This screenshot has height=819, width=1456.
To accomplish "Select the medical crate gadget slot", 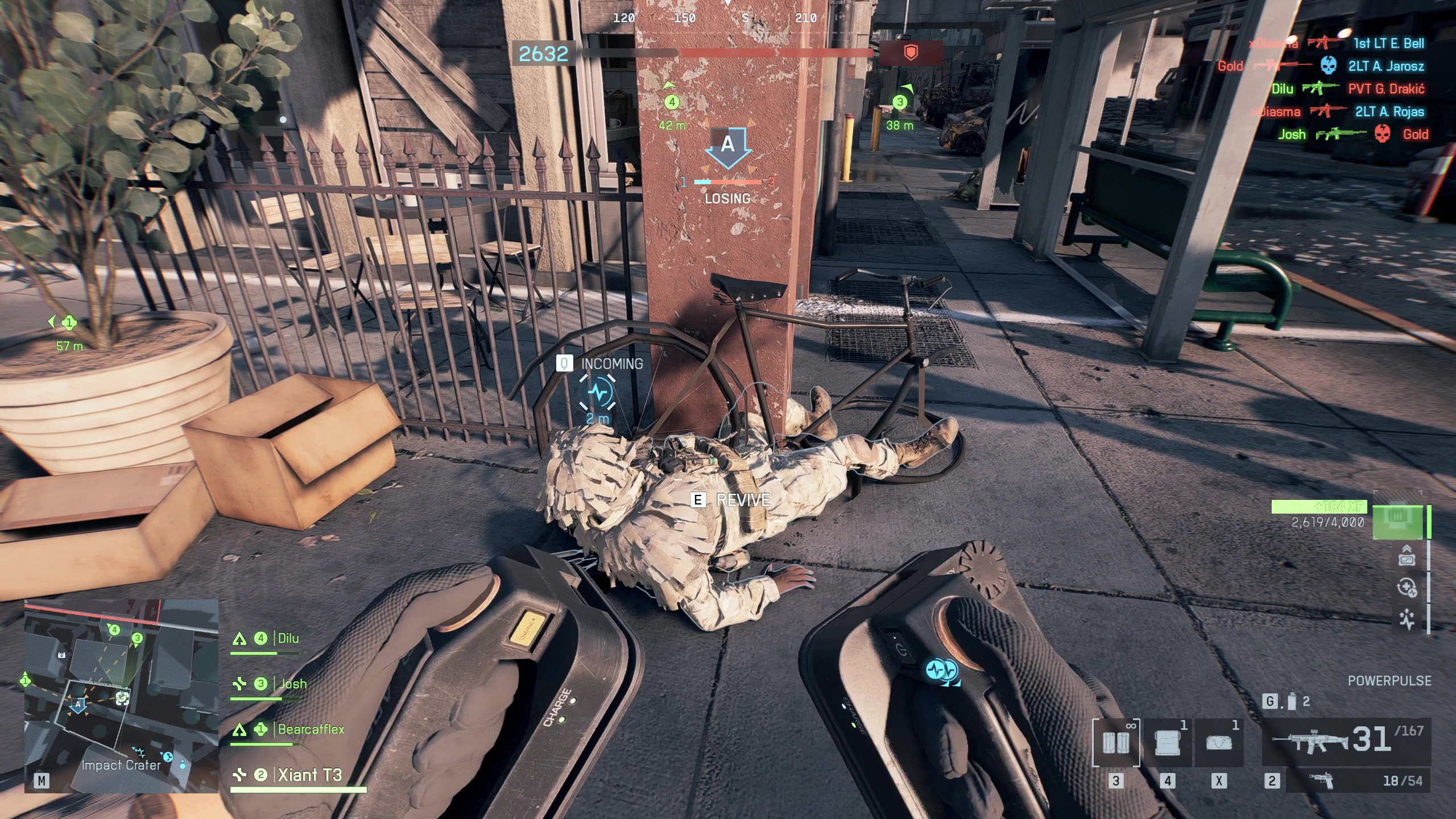I will tap(1167, 743).
